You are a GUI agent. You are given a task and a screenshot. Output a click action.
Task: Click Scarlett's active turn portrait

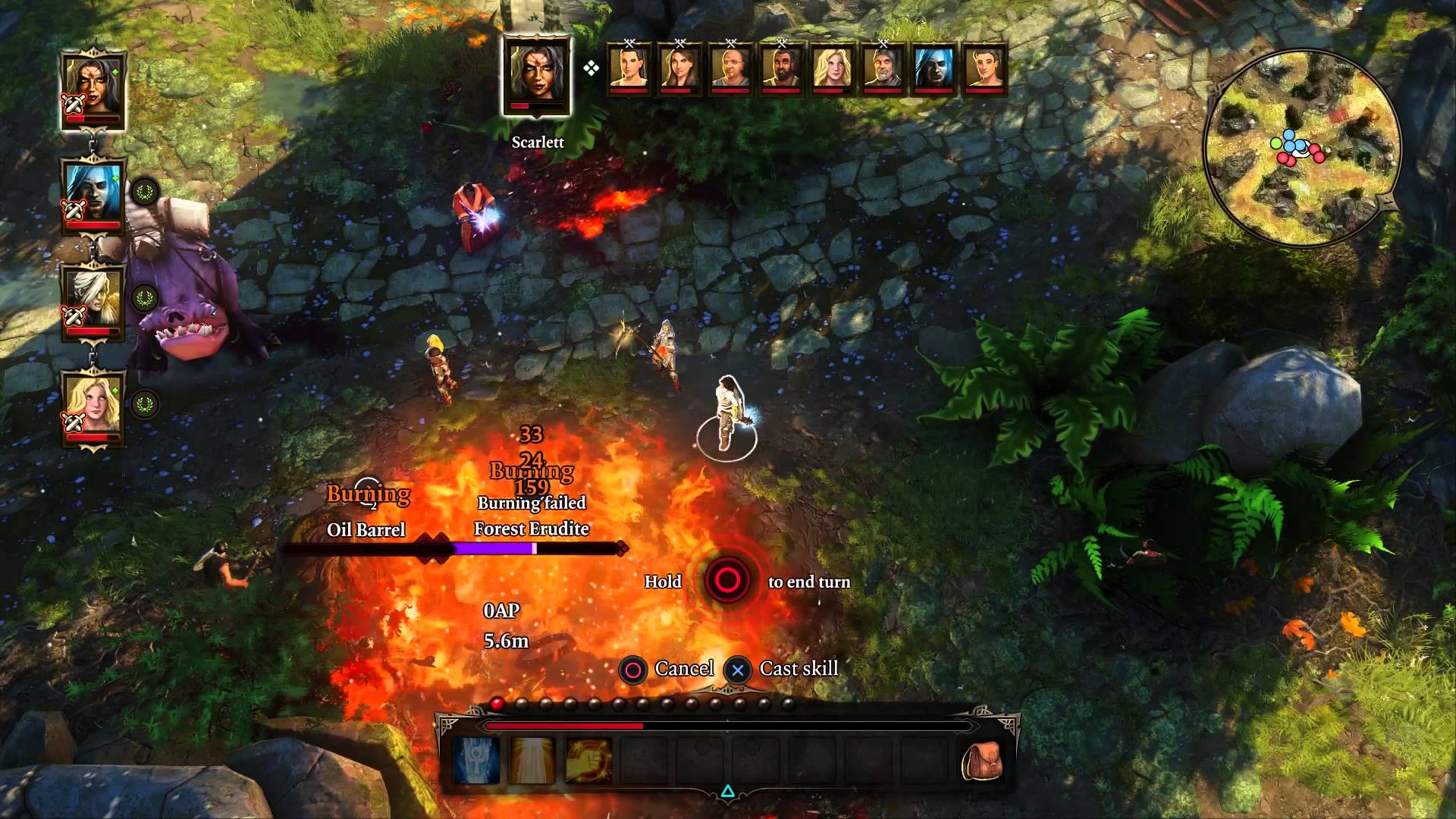coord(537,76)
